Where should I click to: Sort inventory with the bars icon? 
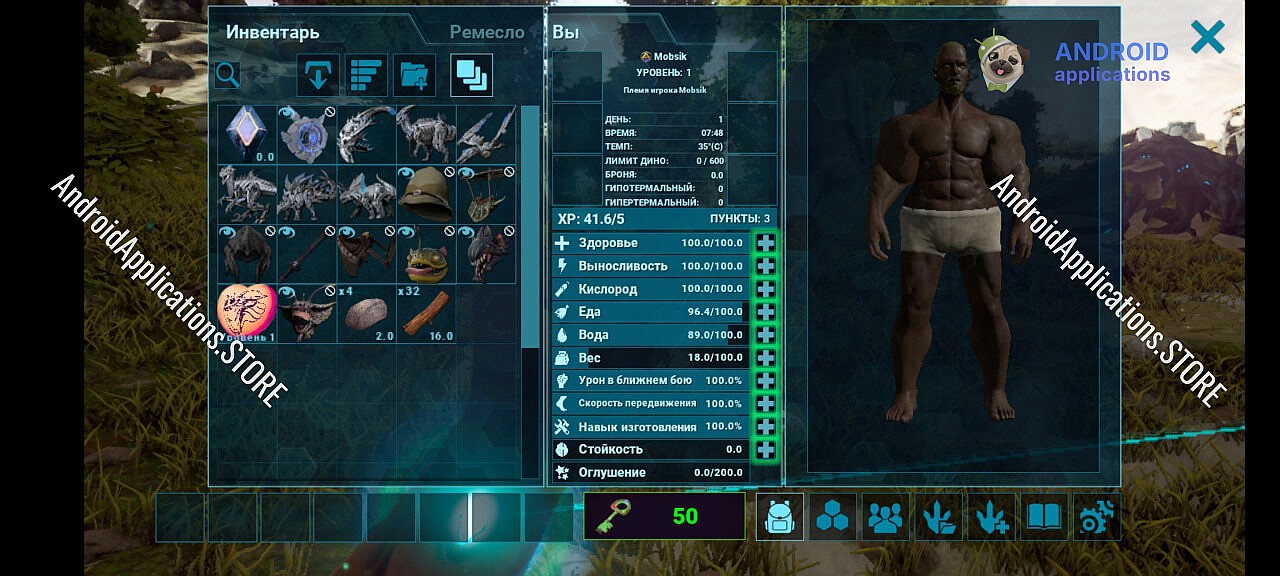point(368,75)
